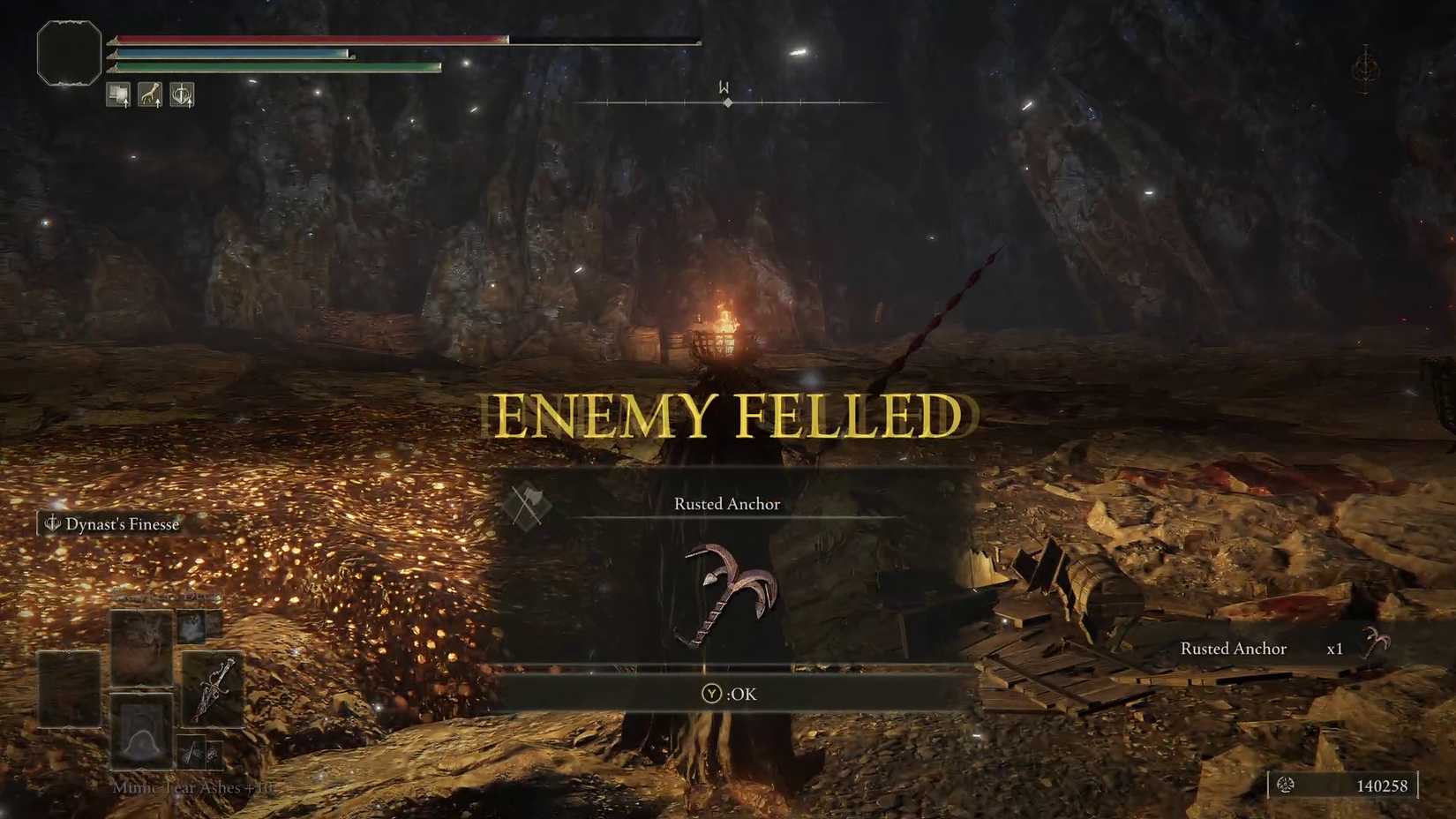Select the Dynast's Finesse skill label
The height and width of the screenshot is (819, 1456).
click(x=122, y=523)
